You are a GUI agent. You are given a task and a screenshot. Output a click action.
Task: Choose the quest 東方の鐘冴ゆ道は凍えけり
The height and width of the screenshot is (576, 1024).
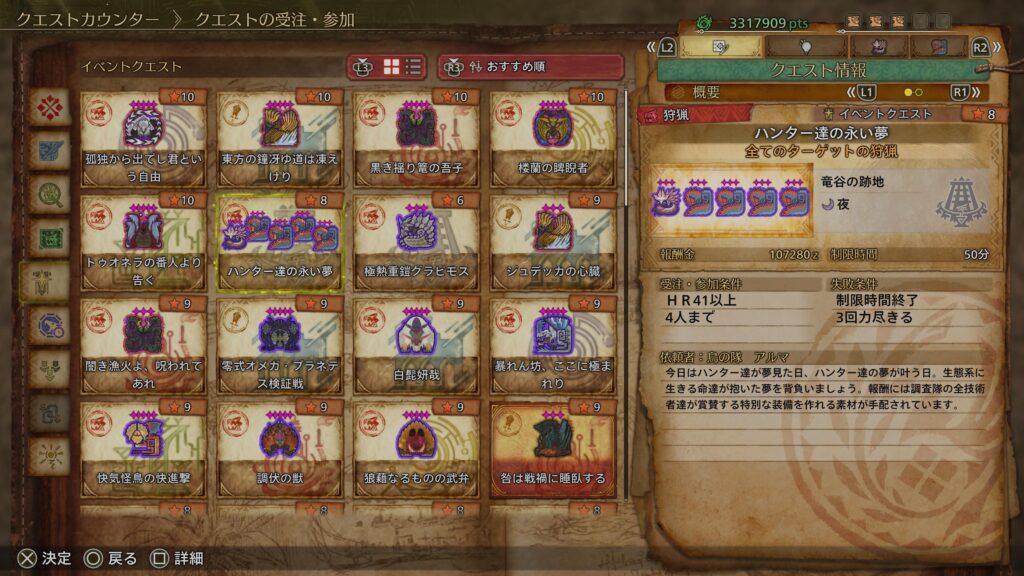[x=279, y=138]
